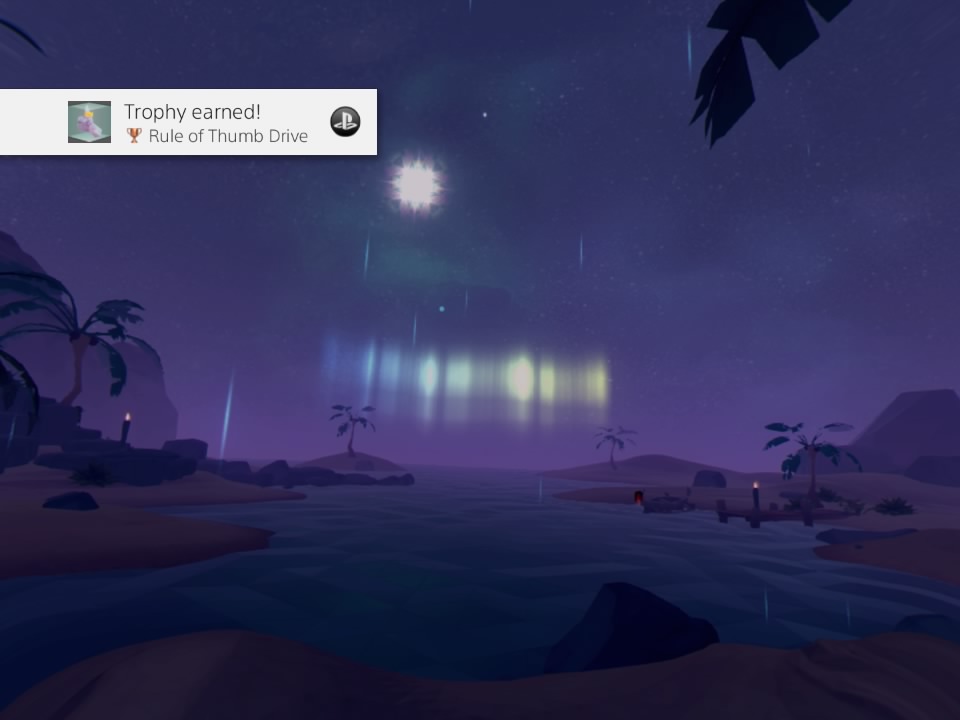The height and width of the screenshot is (720, 960).
Task: Click the trophy game thumbnail image
Action: (89, 122)
